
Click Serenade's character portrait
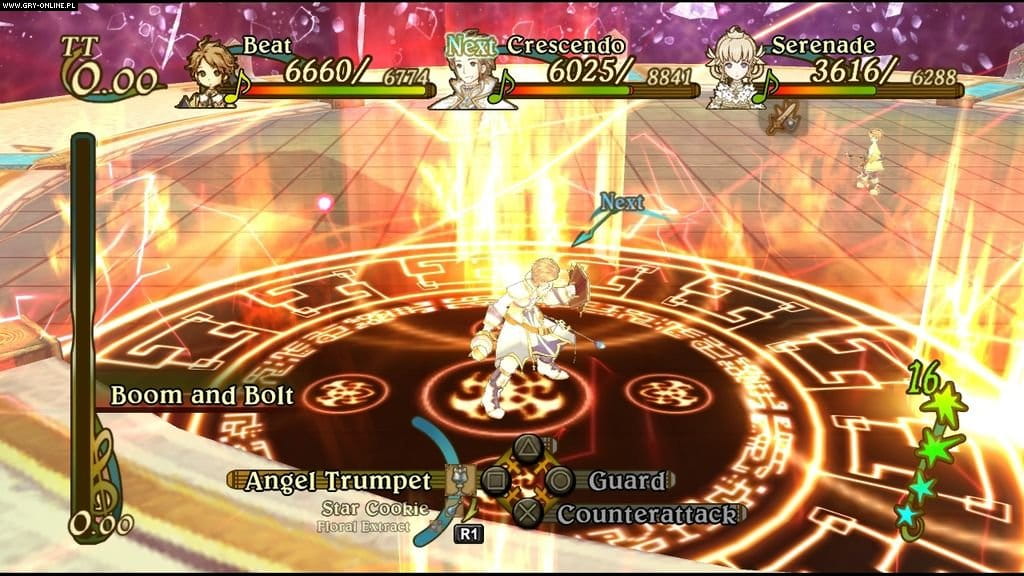(x=738, y=73)
